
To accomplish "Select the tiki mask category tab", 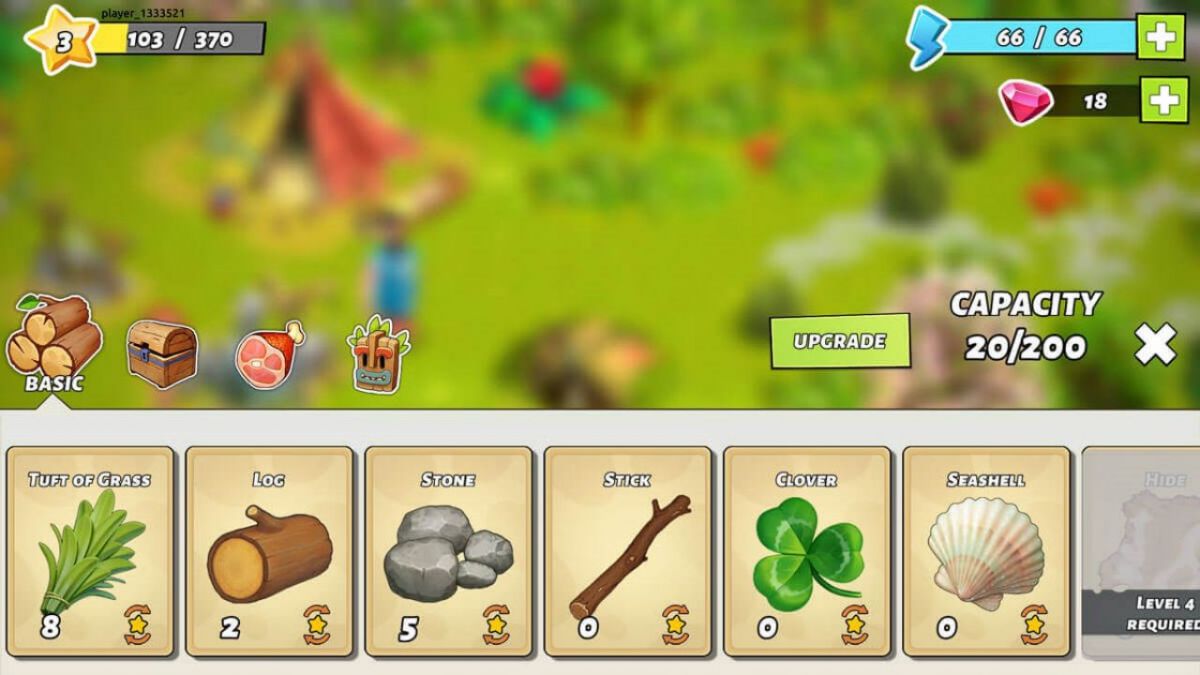I will (378, 355).
